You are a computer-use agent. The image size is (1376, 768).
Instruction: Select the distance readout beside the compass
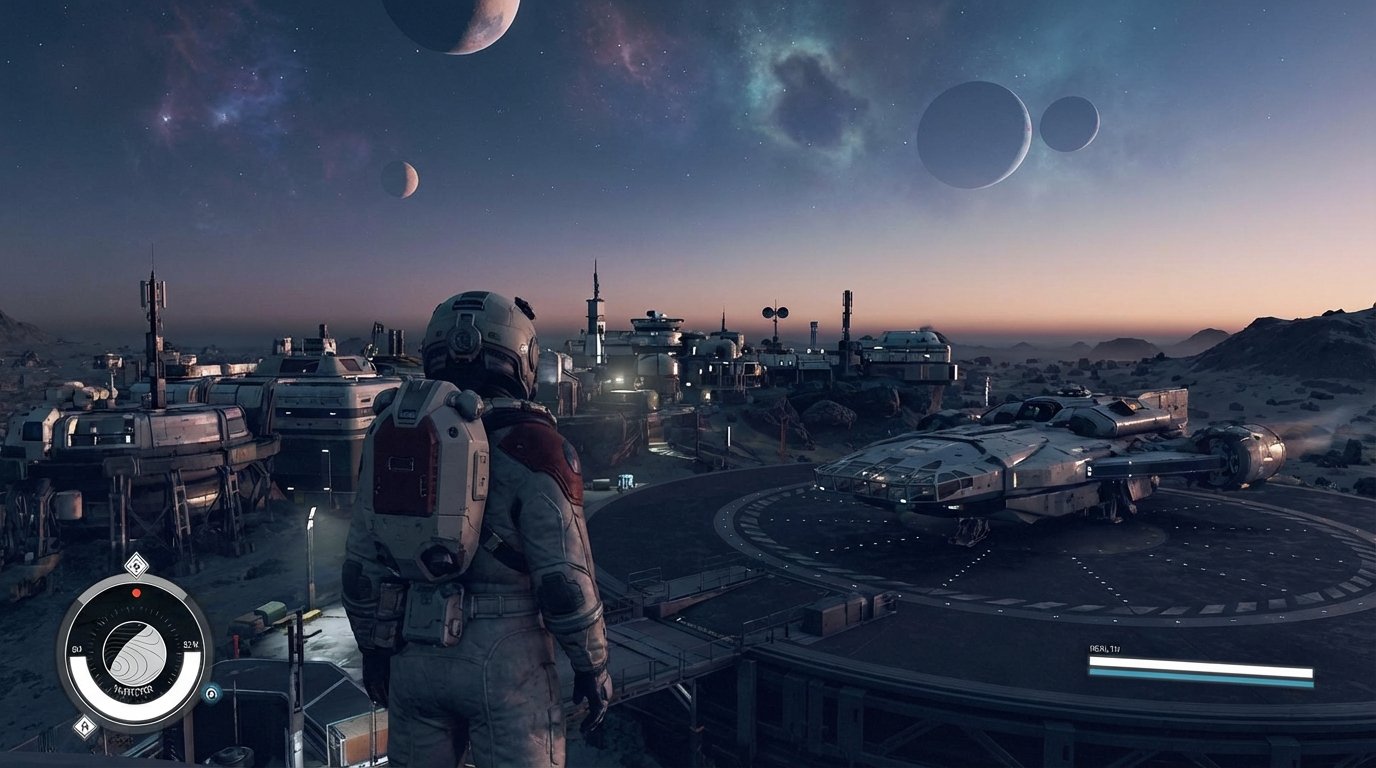tap(190, 644)
